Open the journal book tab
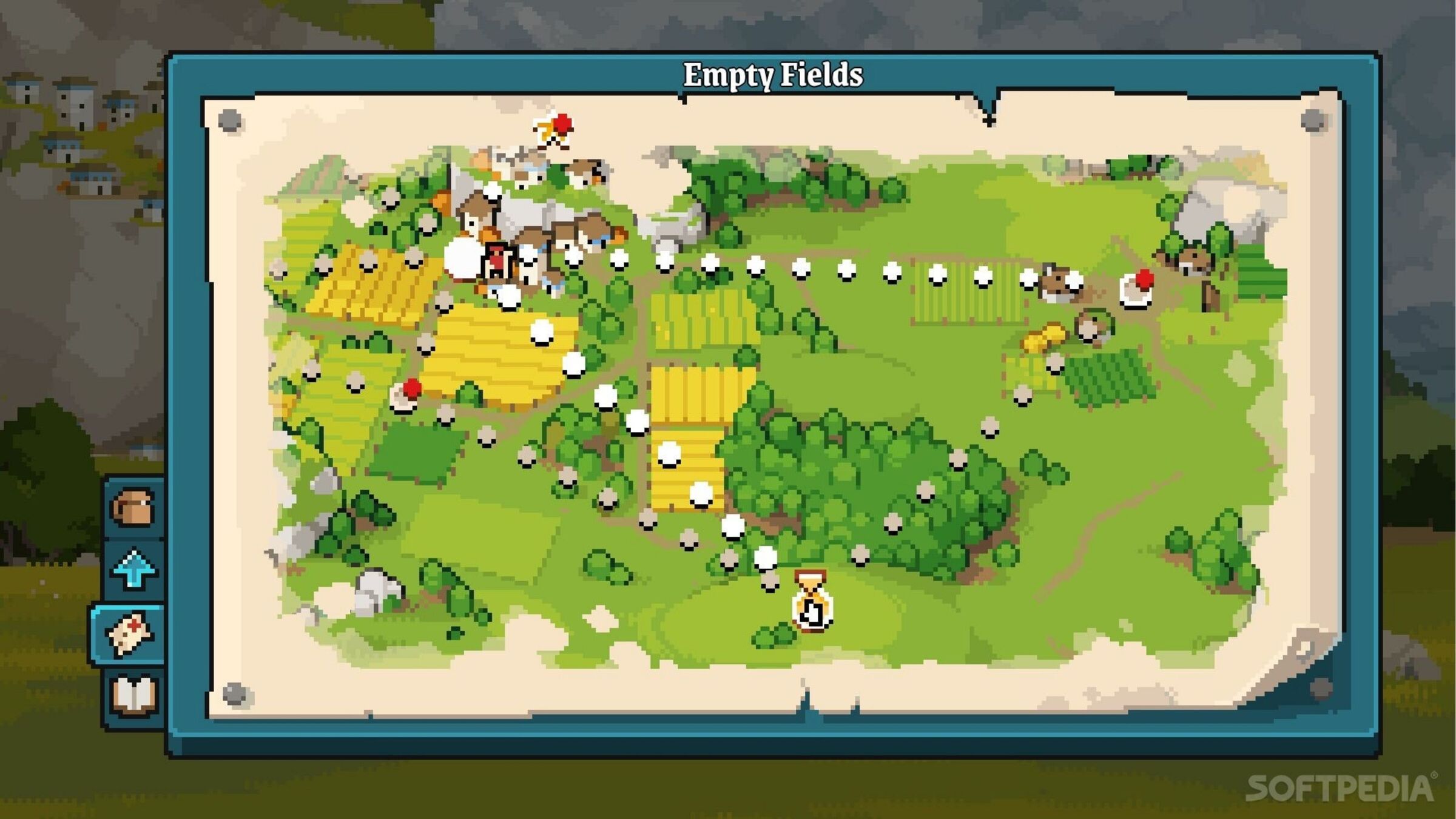 [133, 695]
